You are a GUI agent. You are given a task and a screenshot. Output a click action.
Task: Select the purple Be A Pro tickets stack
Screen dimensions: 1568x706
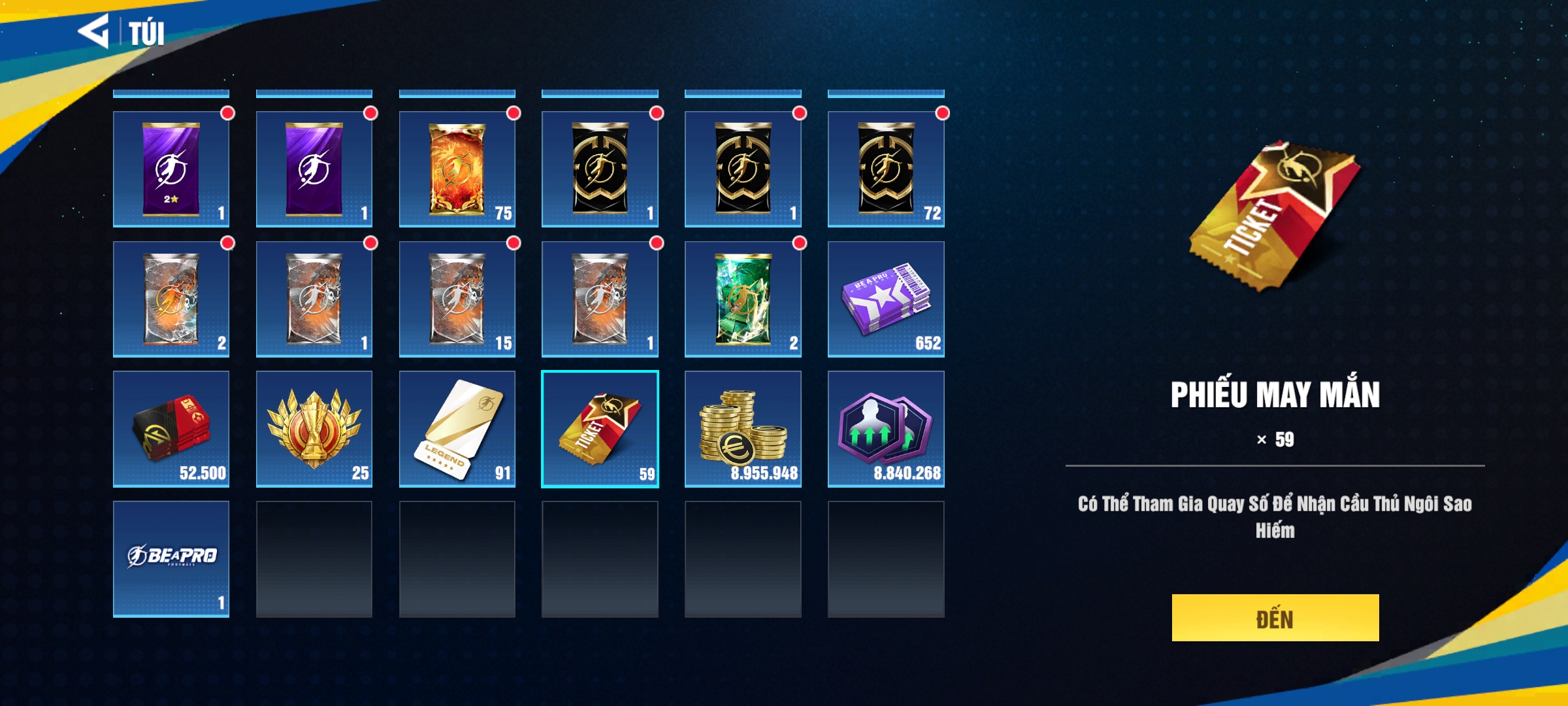pyautogui.click(x=885, y=299)
